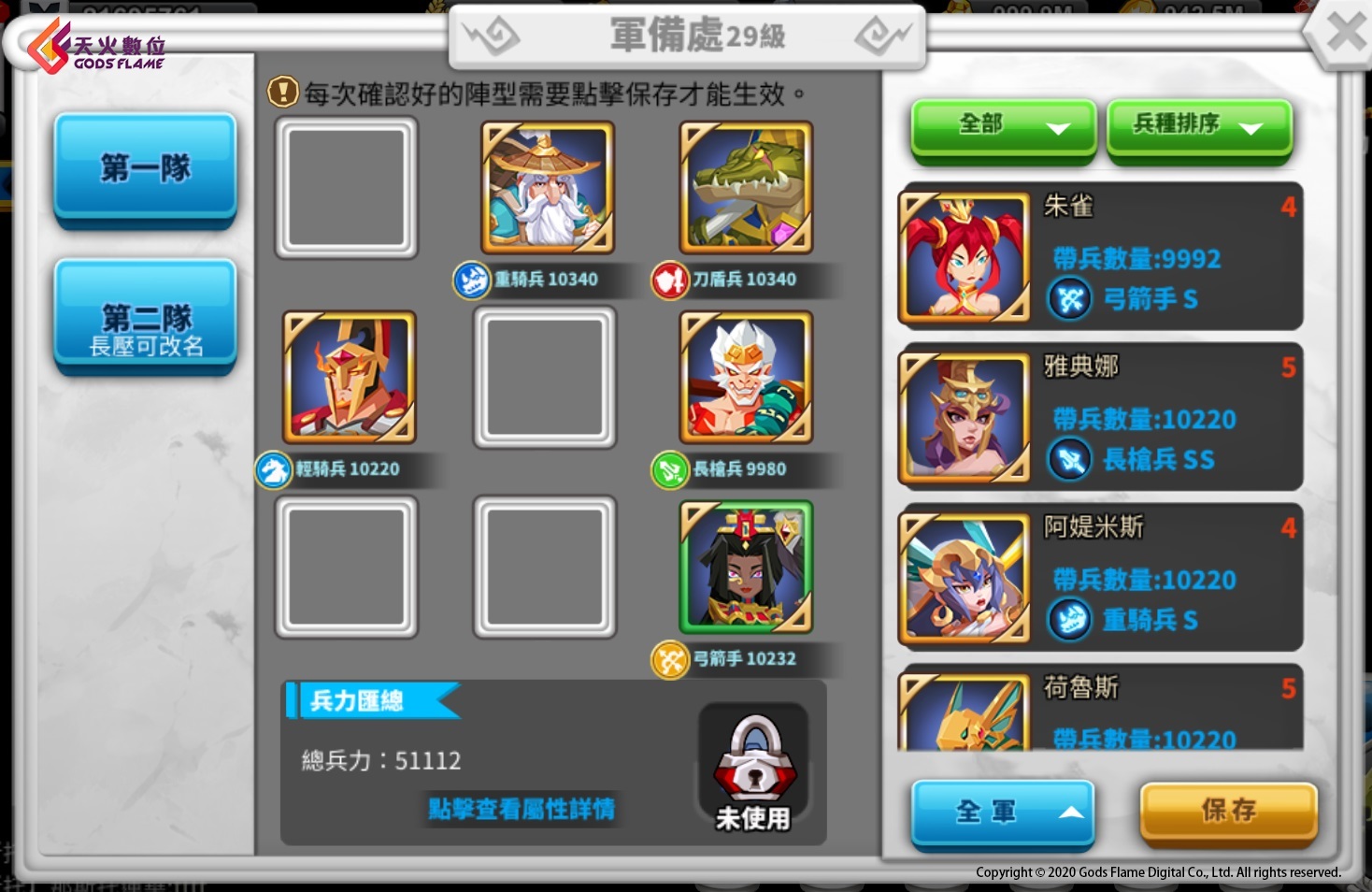Open the 全部 filter dropdown
Screen dimensions: 1372x892
[1002, 126]
